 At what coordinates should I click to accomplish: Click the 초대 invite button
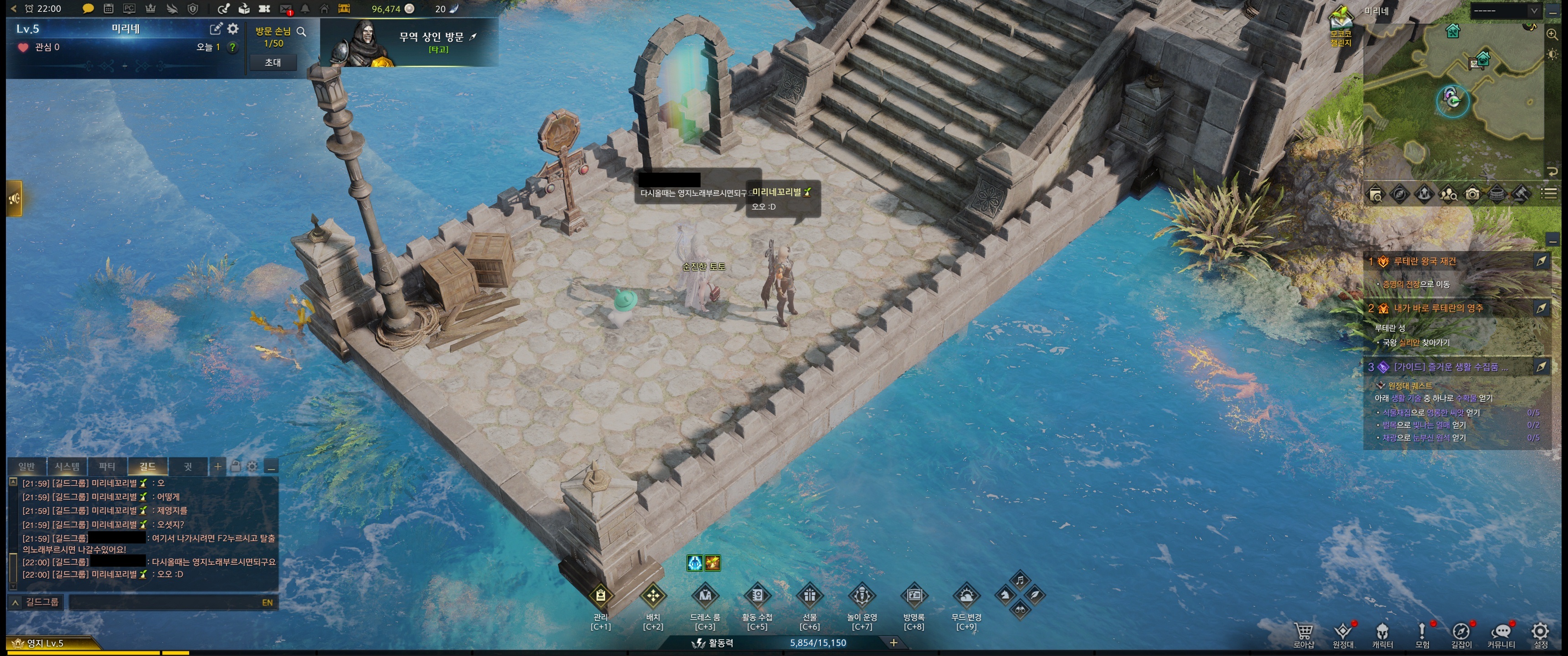coord(273,62)
